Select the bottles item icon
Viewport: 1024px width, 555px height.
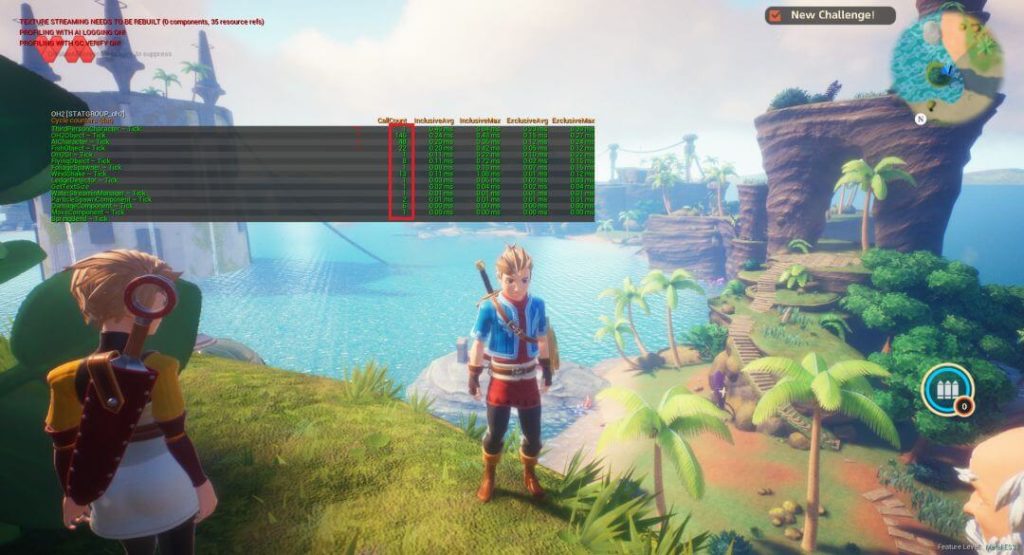(946, 389)
